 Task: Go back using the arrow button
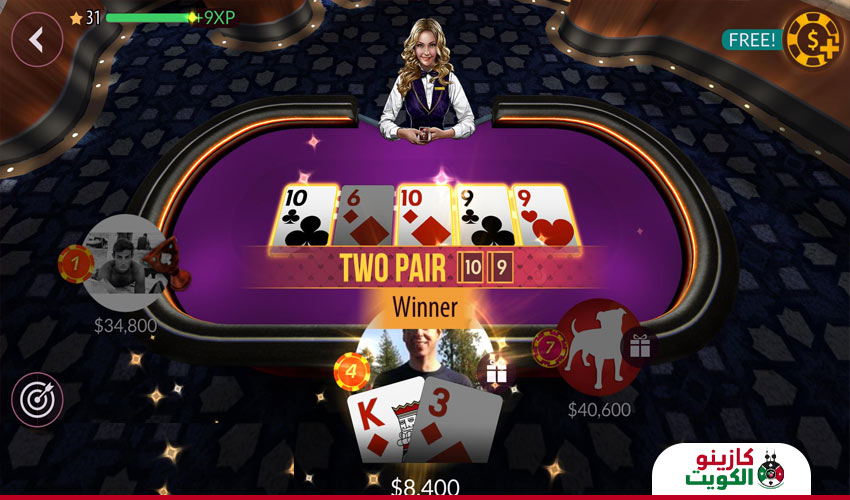click(x=37, y=40)
